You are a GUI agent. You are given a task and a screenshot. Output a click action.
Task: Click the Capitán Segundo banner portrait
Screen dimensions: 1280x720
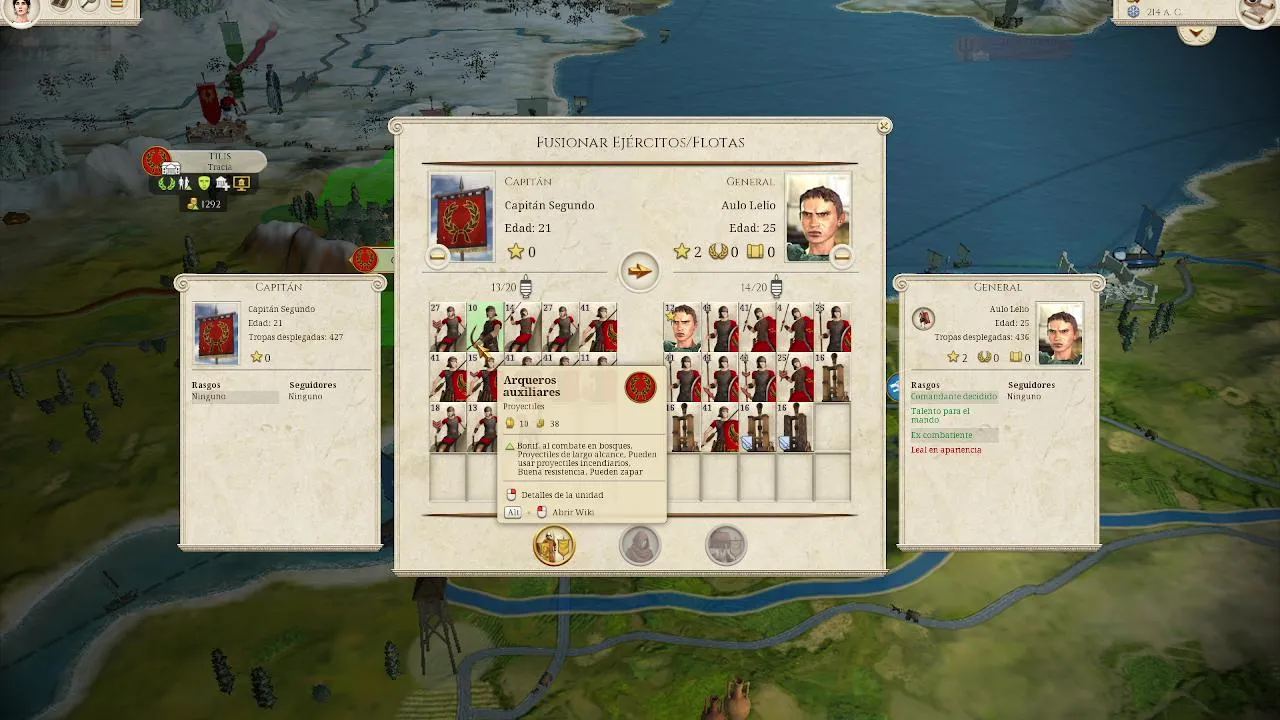tap(461, 216)
